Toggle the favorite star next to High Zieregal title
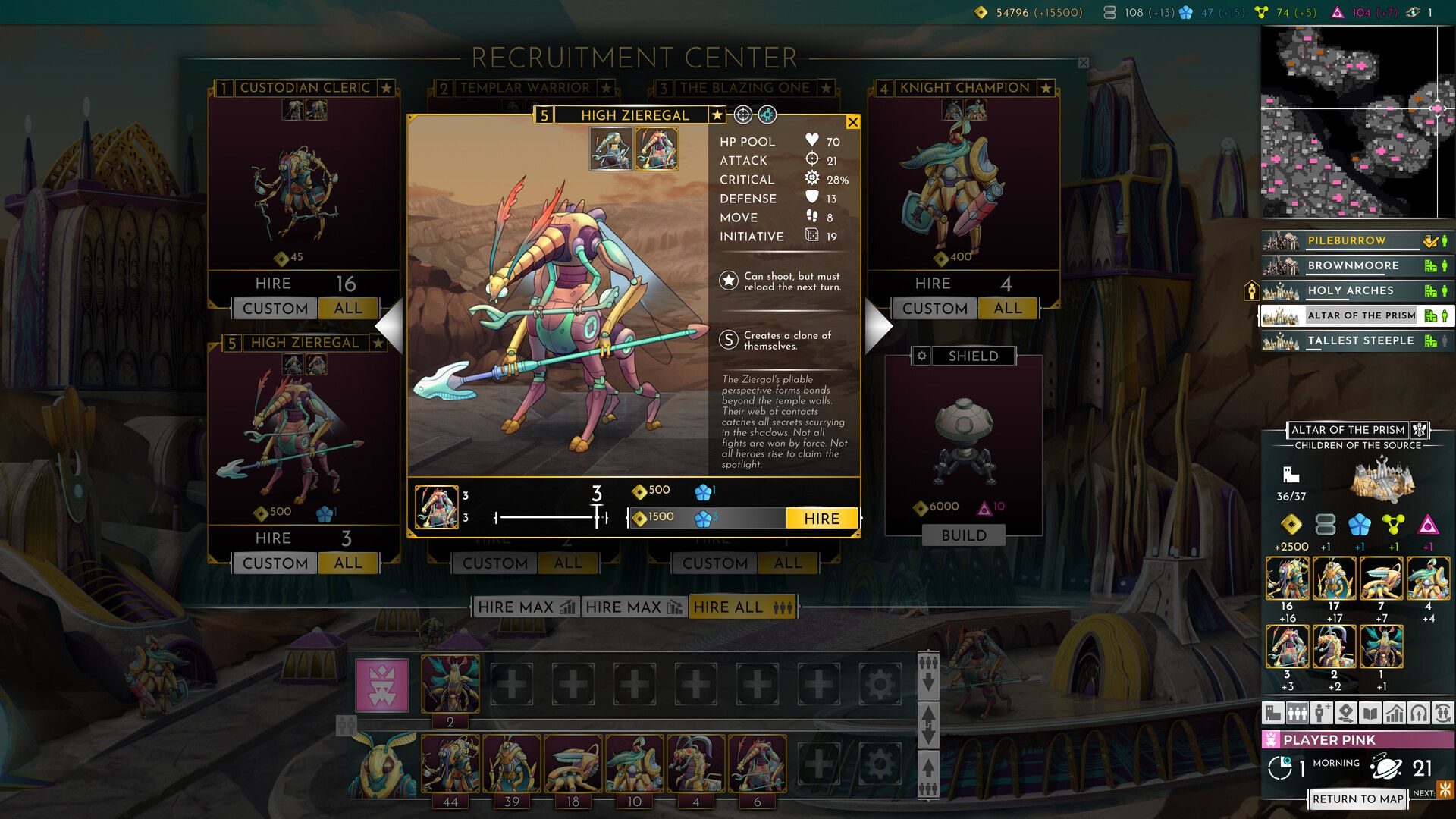Viewport: 1456px width, 819px height. (x=716, y=115)
